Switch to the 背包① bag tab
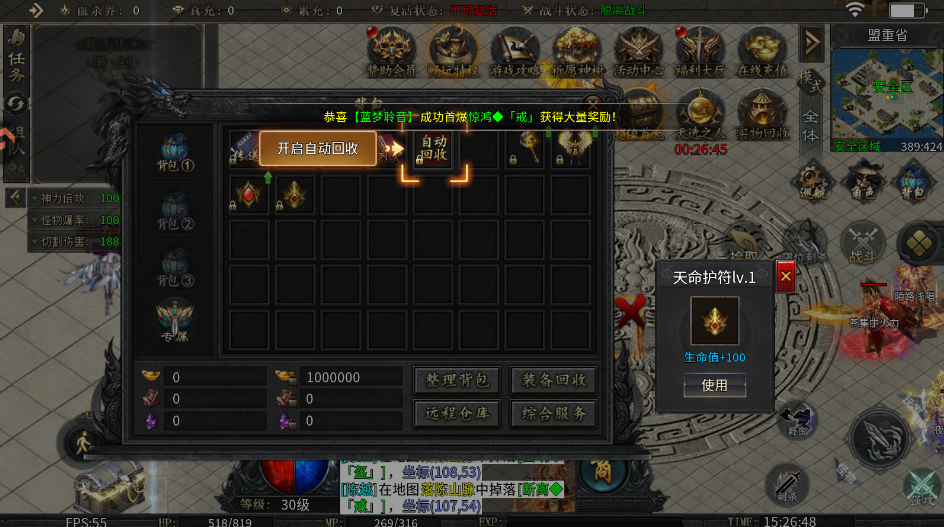The width and height of the screenshot is (944, 527). (174, 153)
